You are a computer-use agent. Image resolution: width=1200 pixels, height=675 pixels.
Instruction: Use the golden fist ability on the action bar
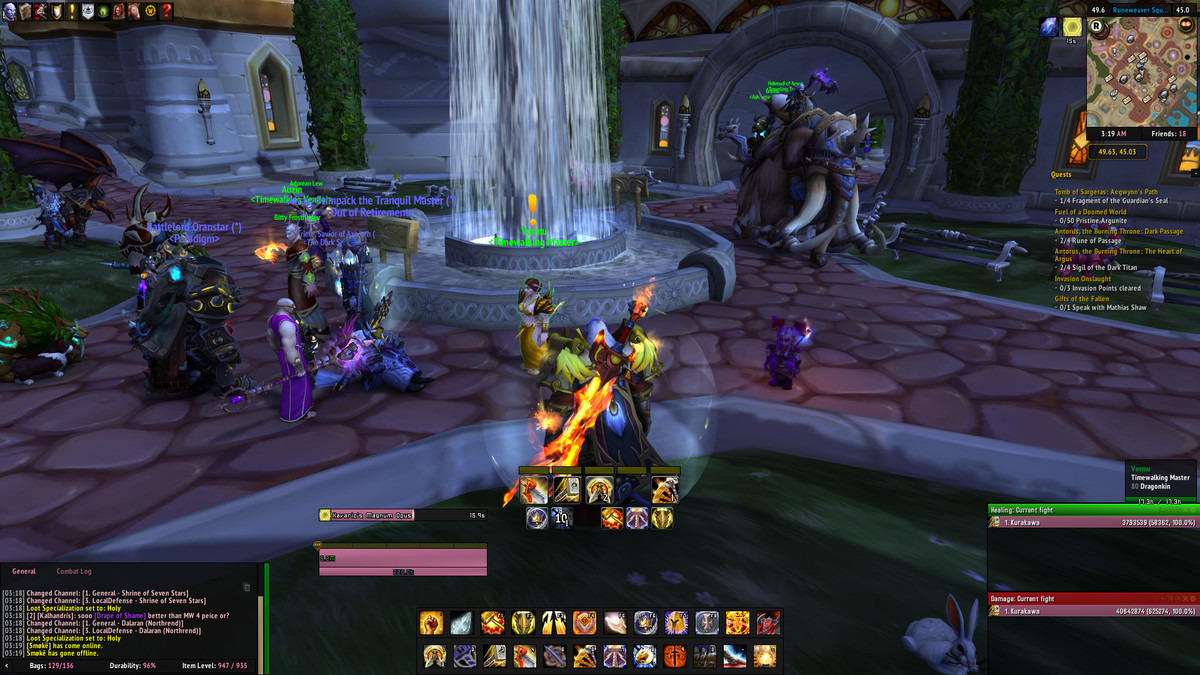pyautogui.click(x=431, y=623)
